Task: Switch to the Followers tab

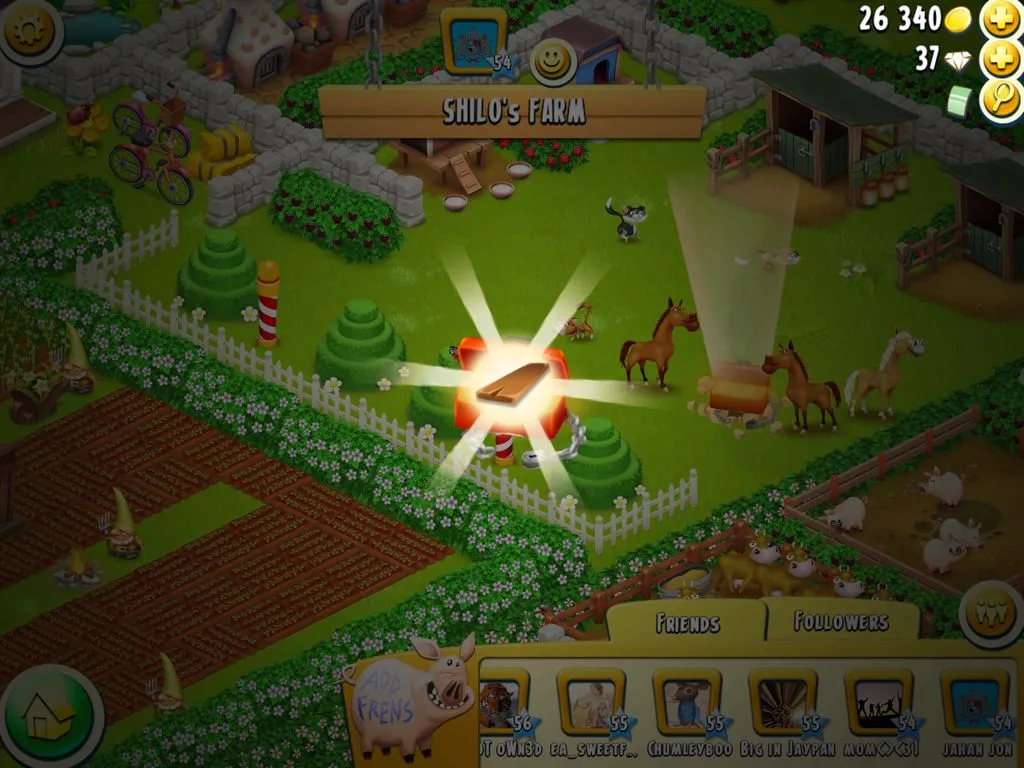Action: pos(841,622)
